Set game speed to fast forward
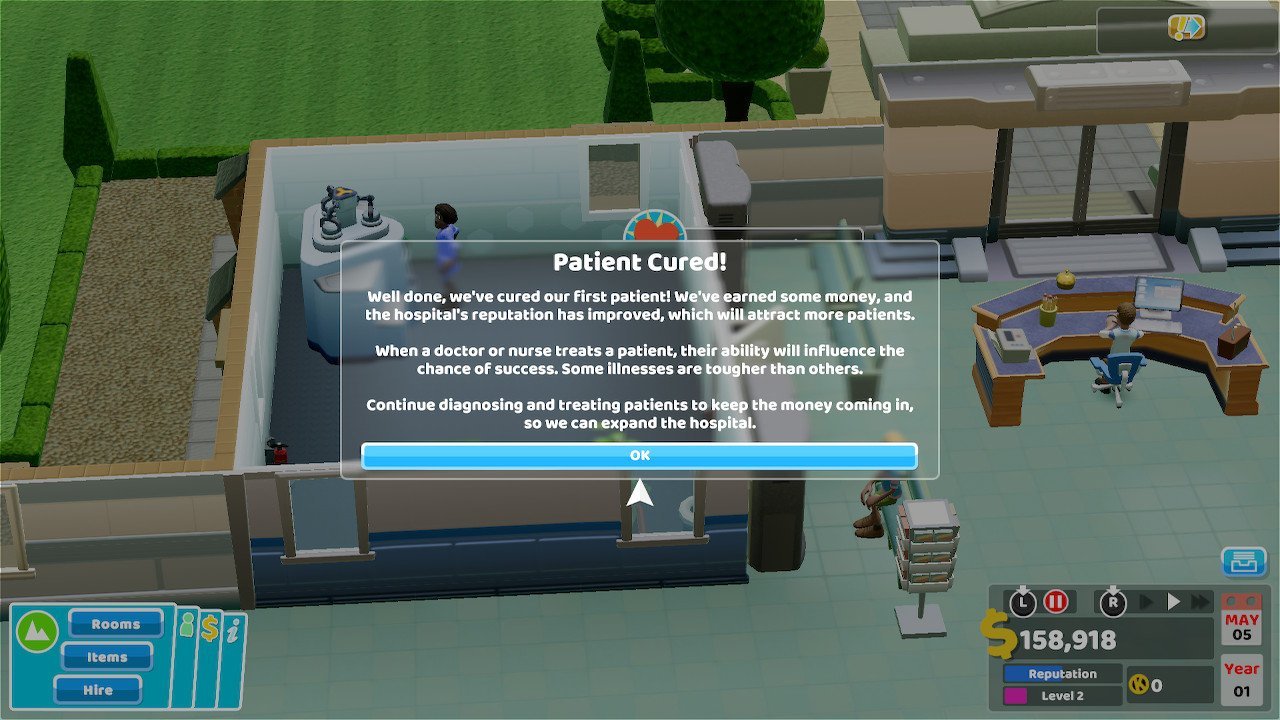The height and width of the screenshot is (720, 1280). click(1200, 602)
